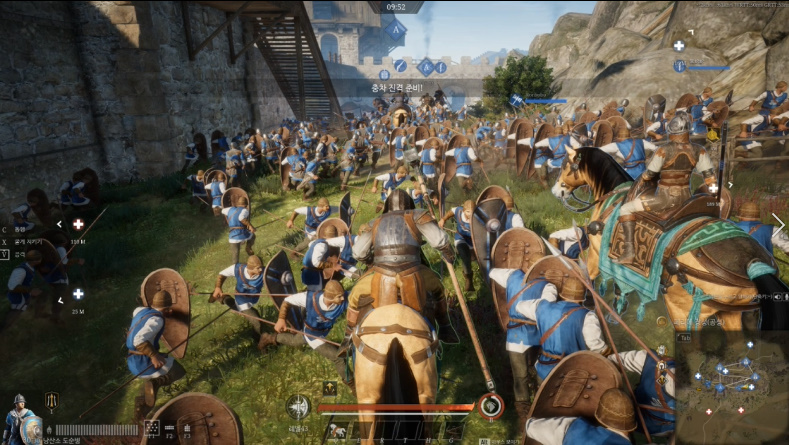Image resolution: width=789 pixels, height=445 pixels.
Task: Click the circular compass emblem left of the health bar
Action: (x=298, y=406)
